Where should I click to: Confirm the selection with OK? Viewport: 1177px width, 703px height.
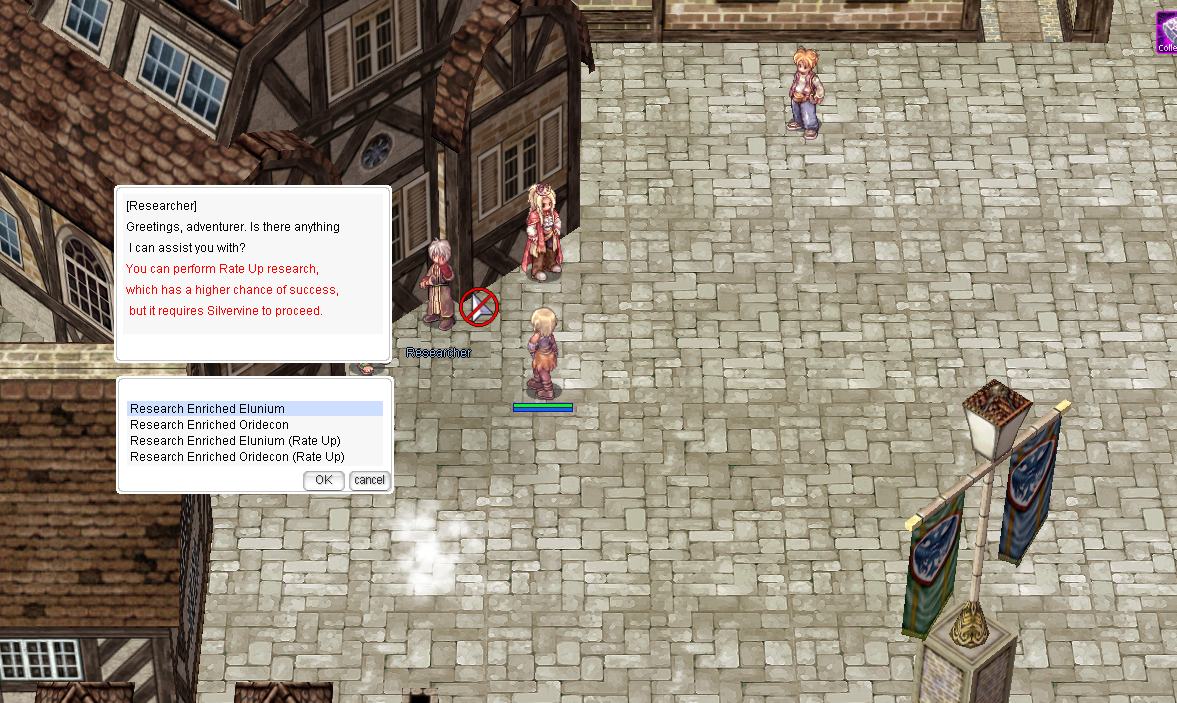[x=324, y=480]
